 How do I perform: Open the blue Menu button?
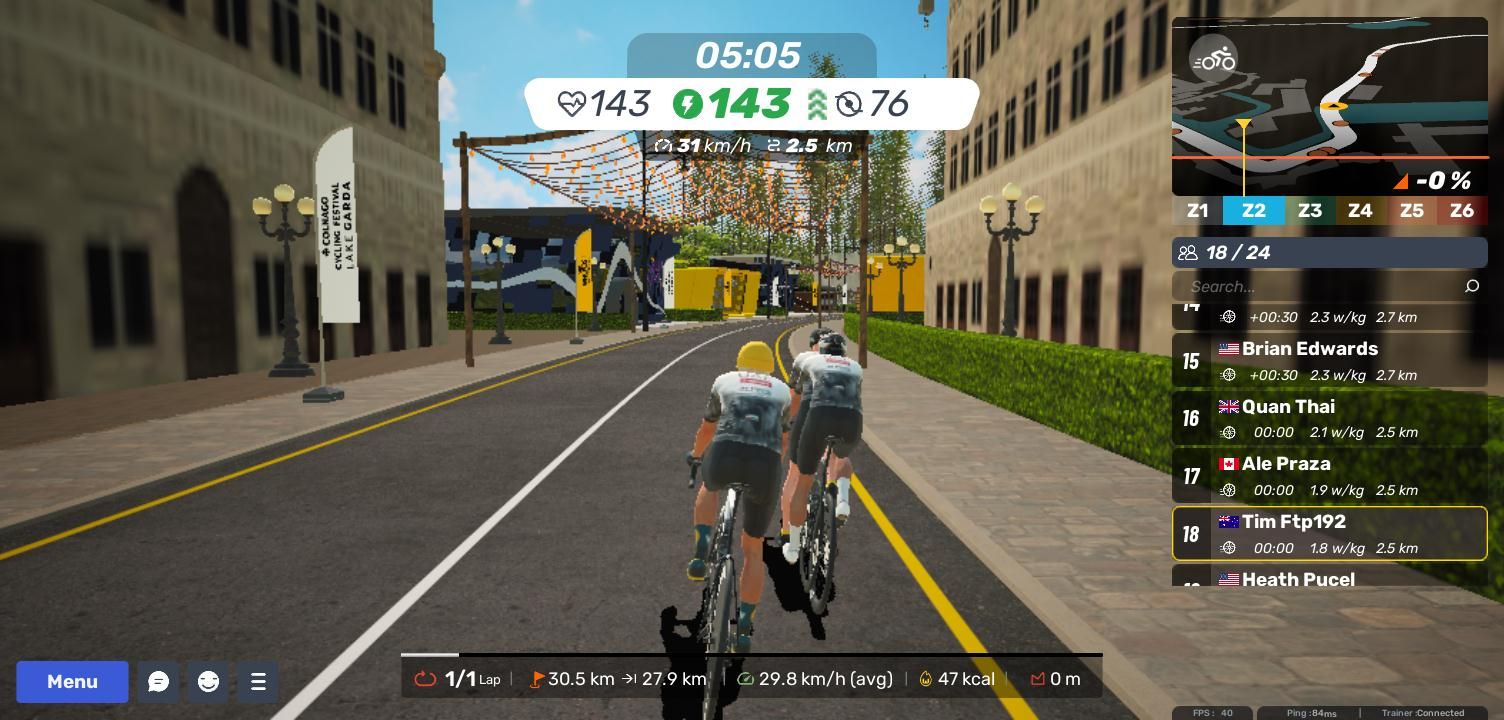click(72, 682)
